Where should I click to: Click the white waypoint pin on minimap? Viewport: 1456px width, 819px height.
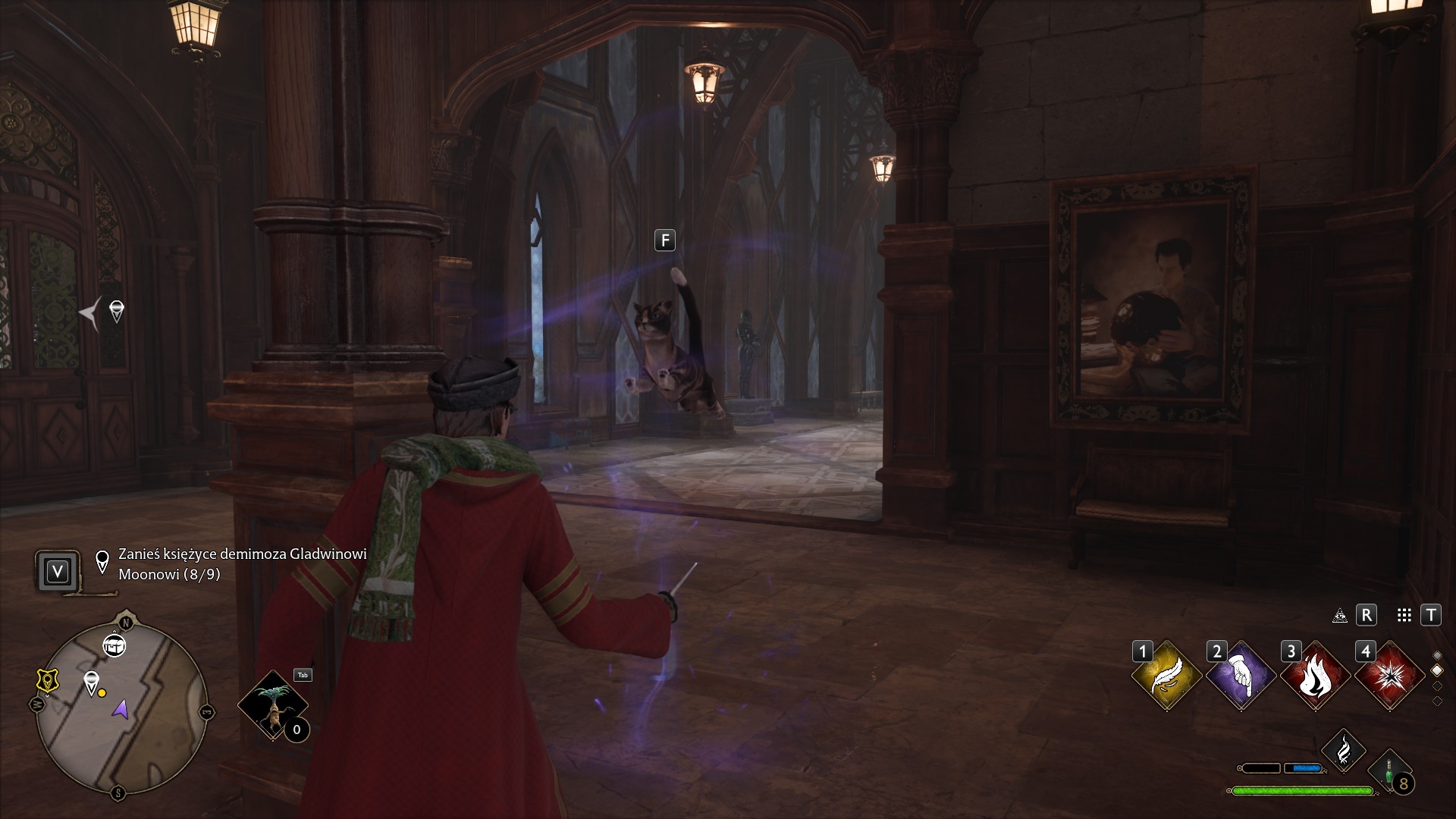(92, 682)
